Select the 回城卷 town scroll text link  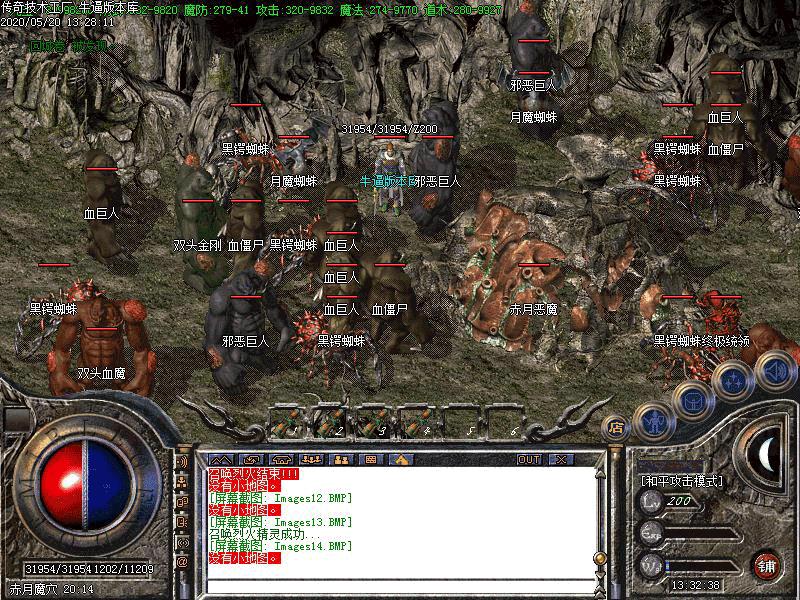[x=46, y=45]
